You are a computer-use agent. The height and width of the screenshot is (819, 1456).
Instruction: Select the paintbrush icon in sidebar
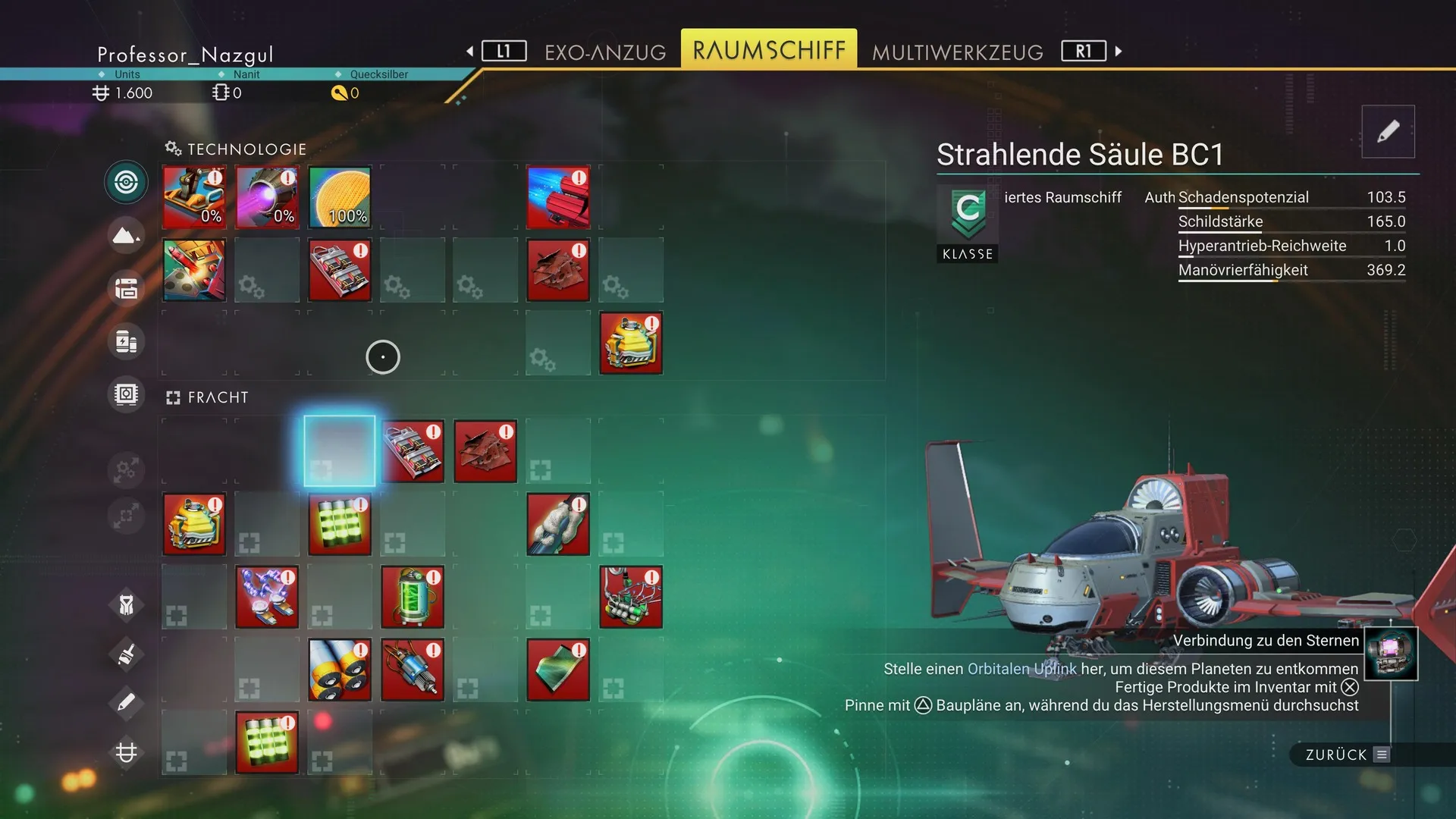(x=126, y=653)
